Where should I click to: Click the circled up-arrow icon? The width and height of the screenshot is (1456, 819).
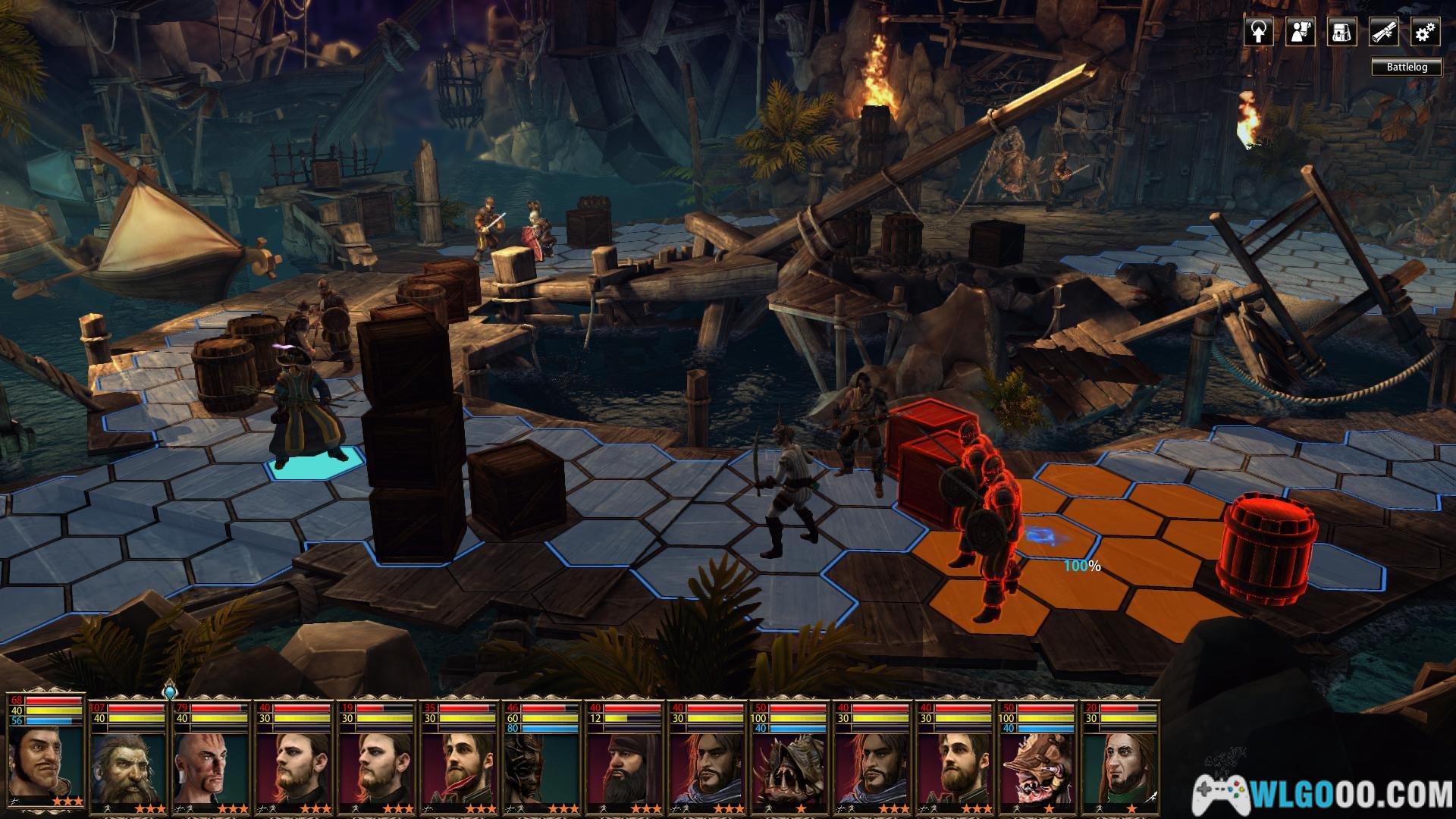(x=1258, y=33)
